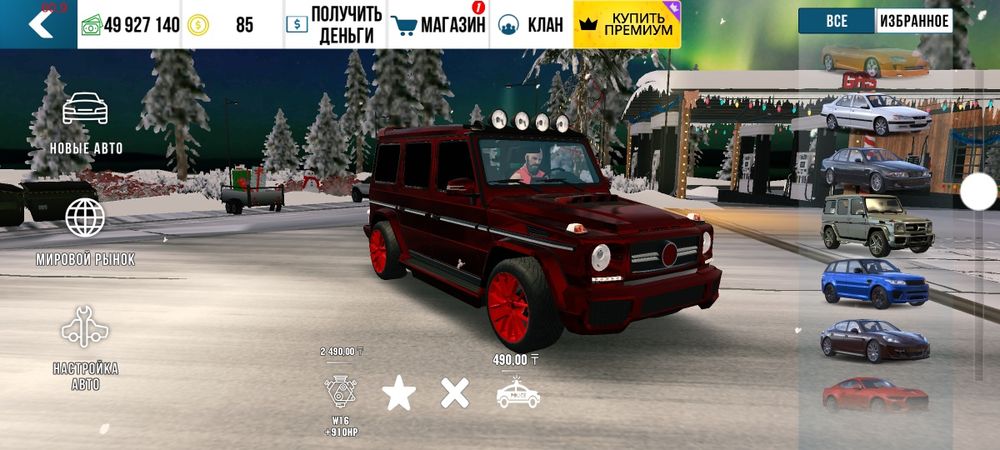
Task: Switch to the Все tab
Action: [x=836, y=21]
